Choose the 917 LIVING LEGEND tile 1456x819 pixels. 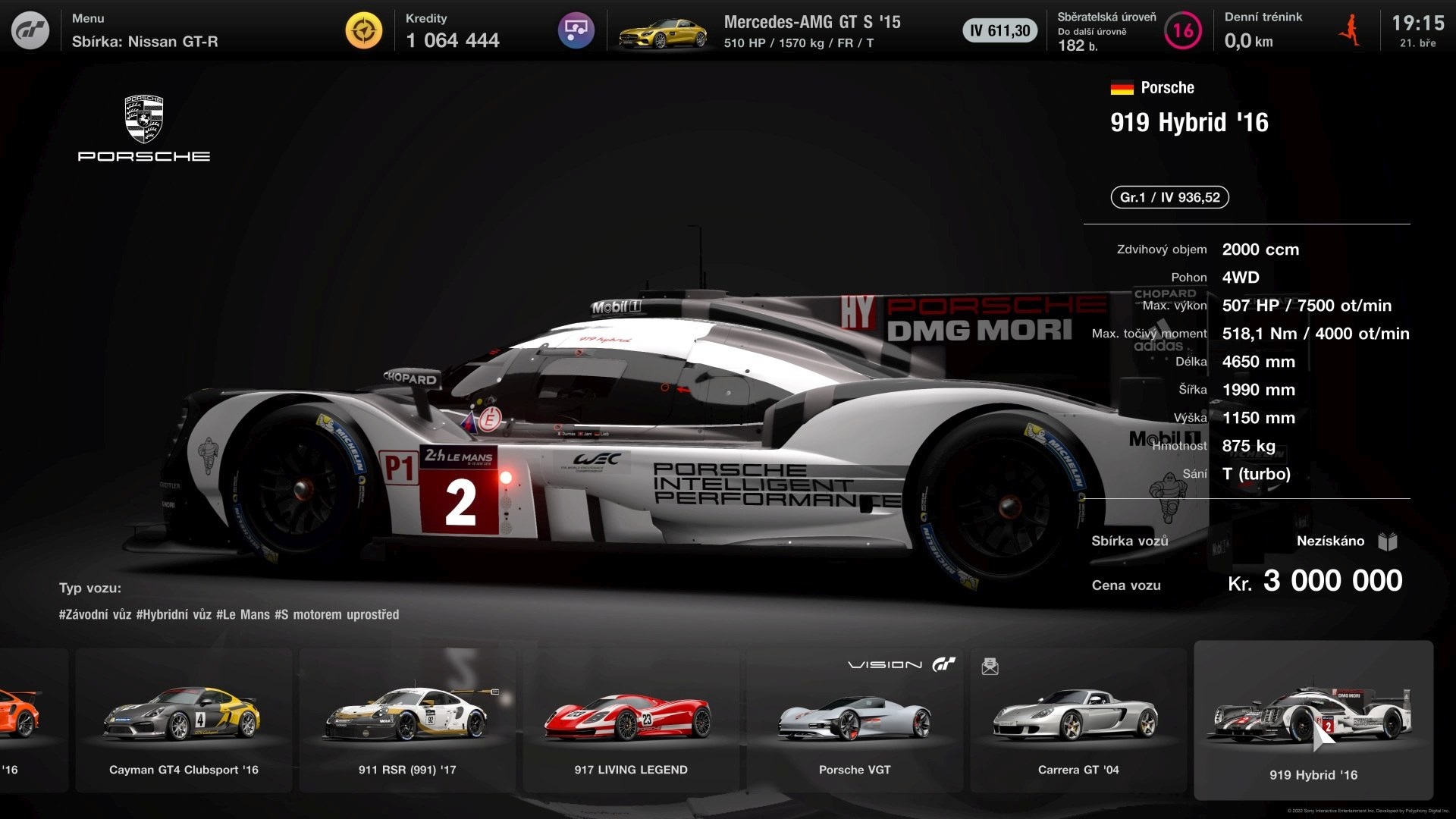click(x=631, y=720)
